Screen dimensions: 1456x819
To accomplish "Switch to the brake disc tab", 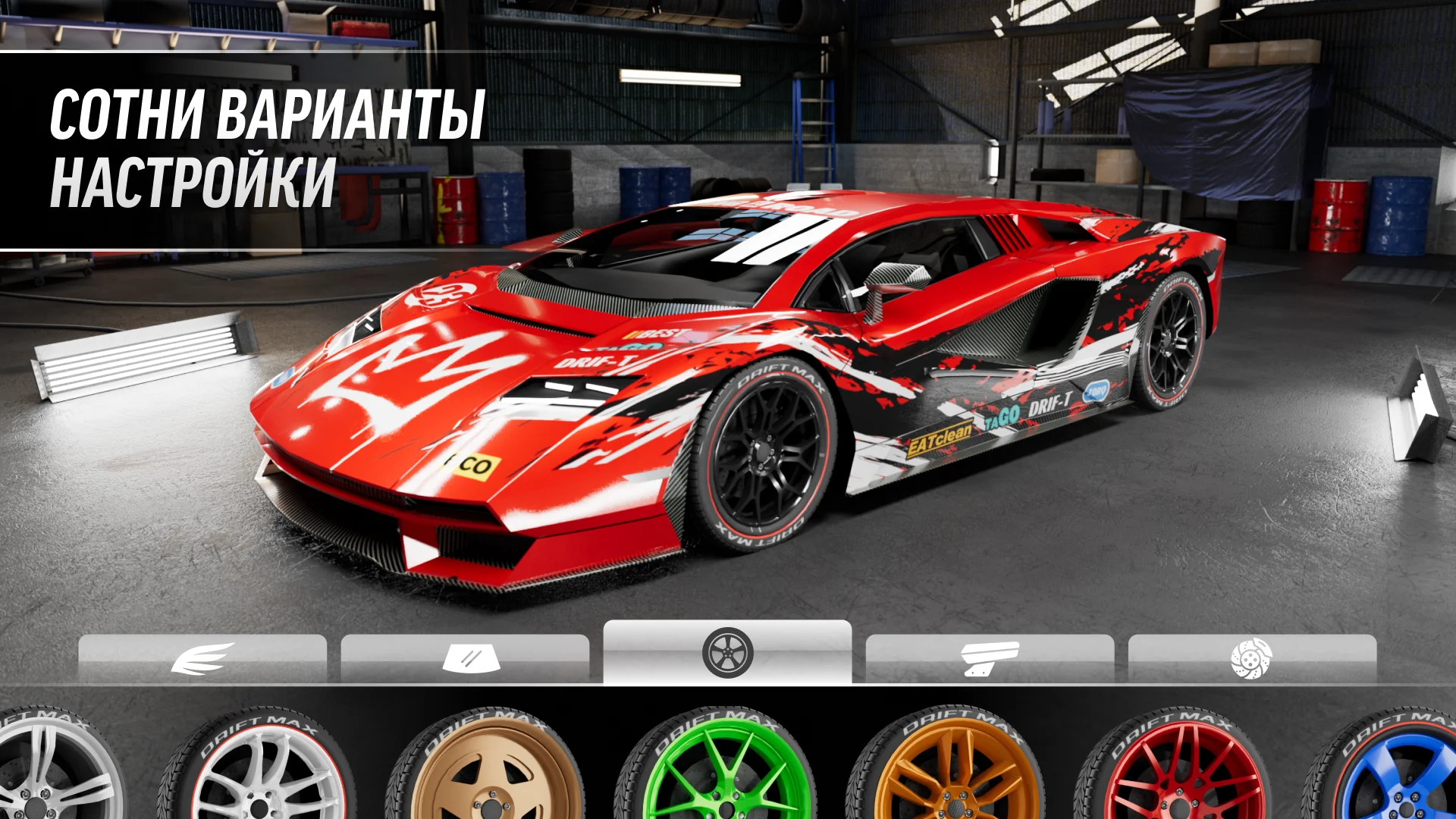I will [x=1252, y=658].
